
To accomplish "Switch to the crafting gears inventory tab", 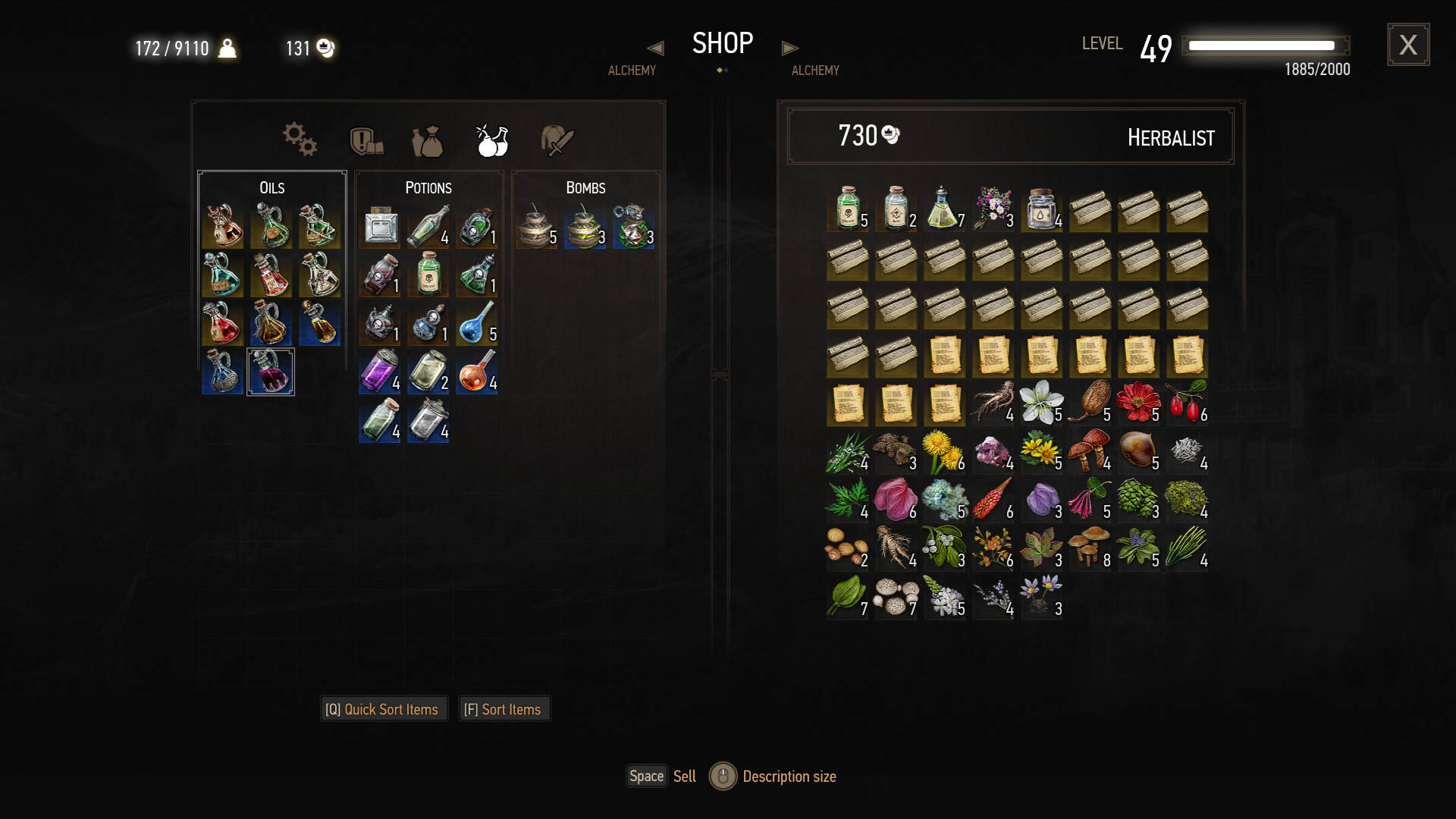I will pos(300,140).
